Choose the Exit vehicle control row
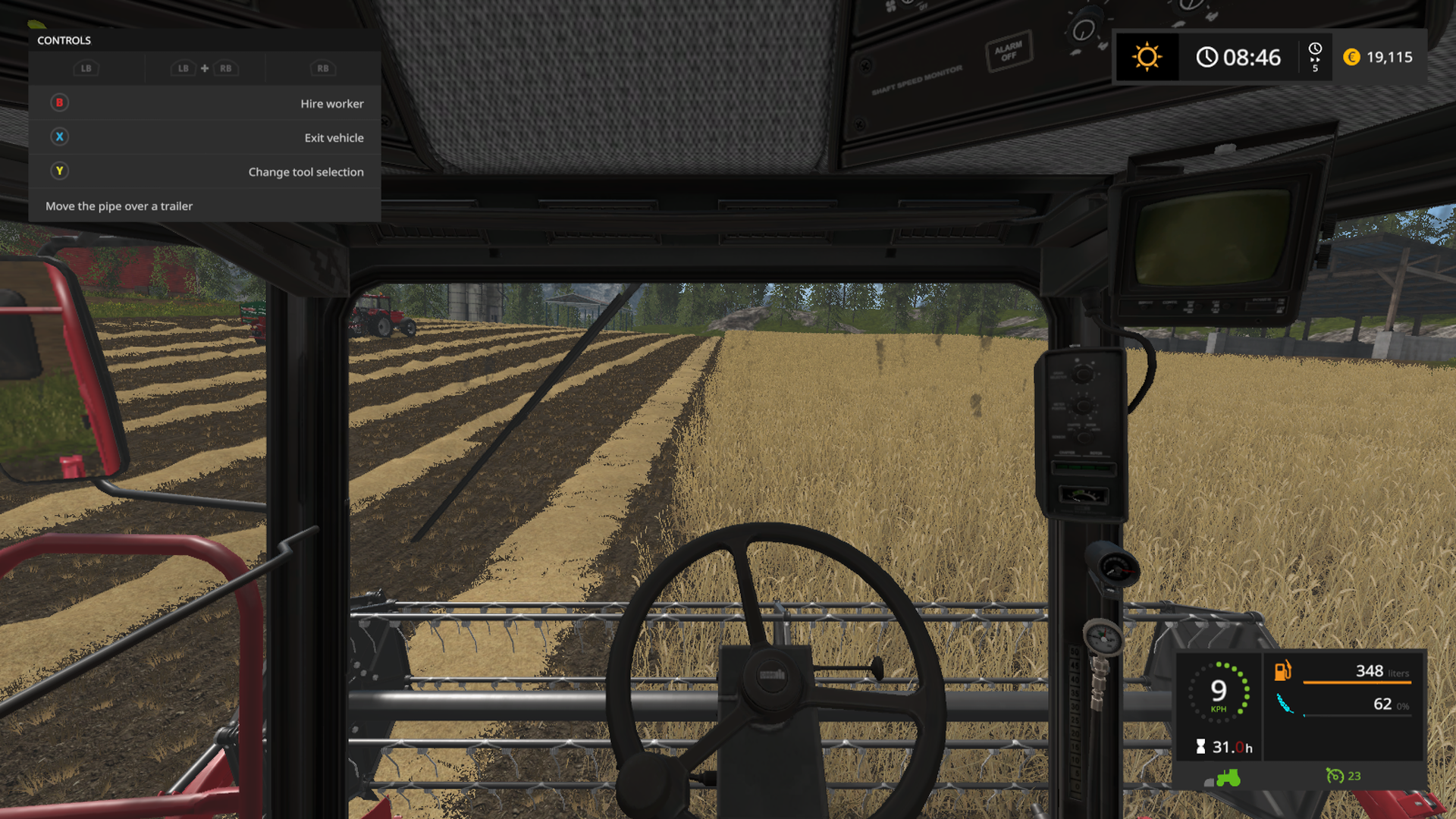Screen dimensions: 1456x819 tap(205, 137)
